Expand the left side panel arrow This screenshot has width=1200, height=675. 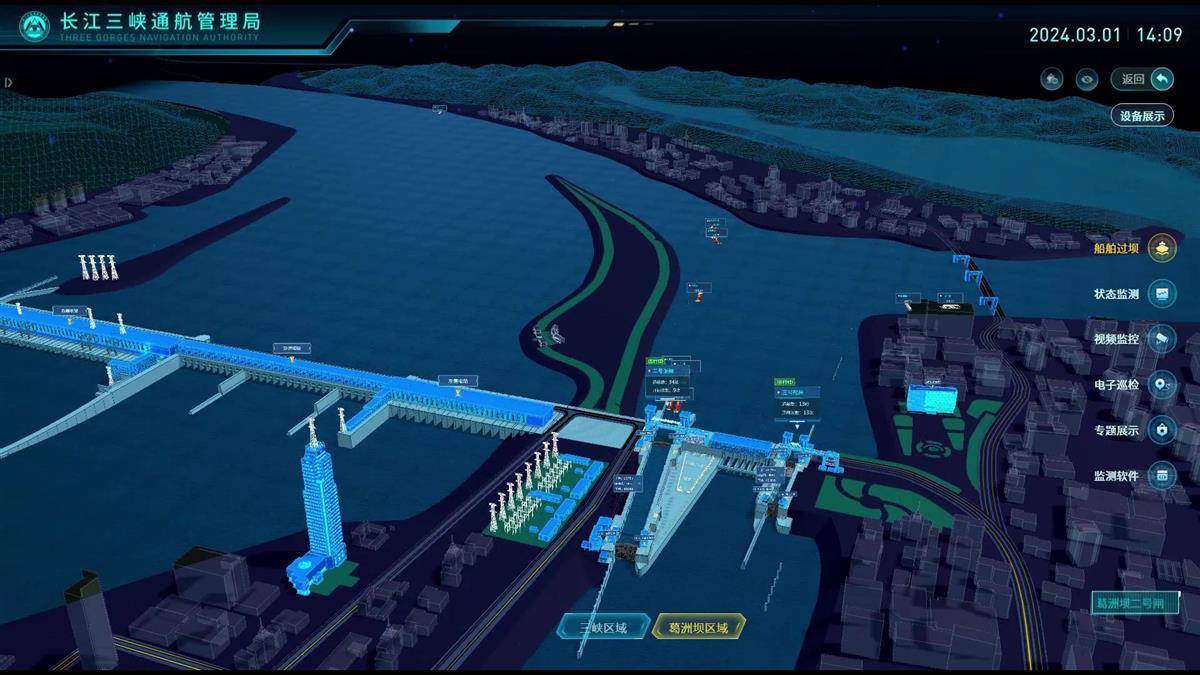pyautogui.click(x=8, y=83)
